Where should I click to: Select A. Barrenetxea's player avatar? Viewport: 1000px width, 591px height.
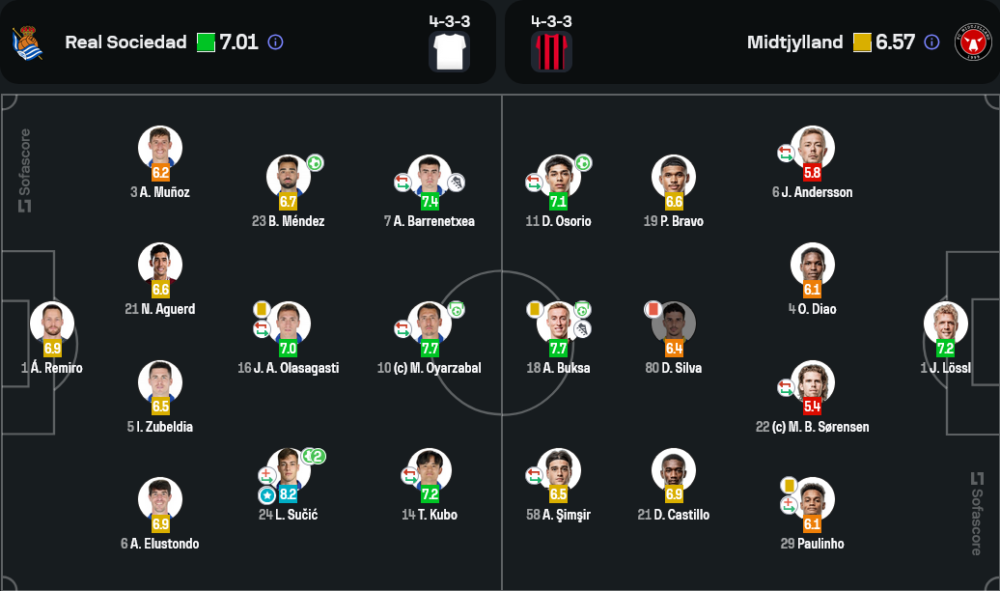coord(430,176)
